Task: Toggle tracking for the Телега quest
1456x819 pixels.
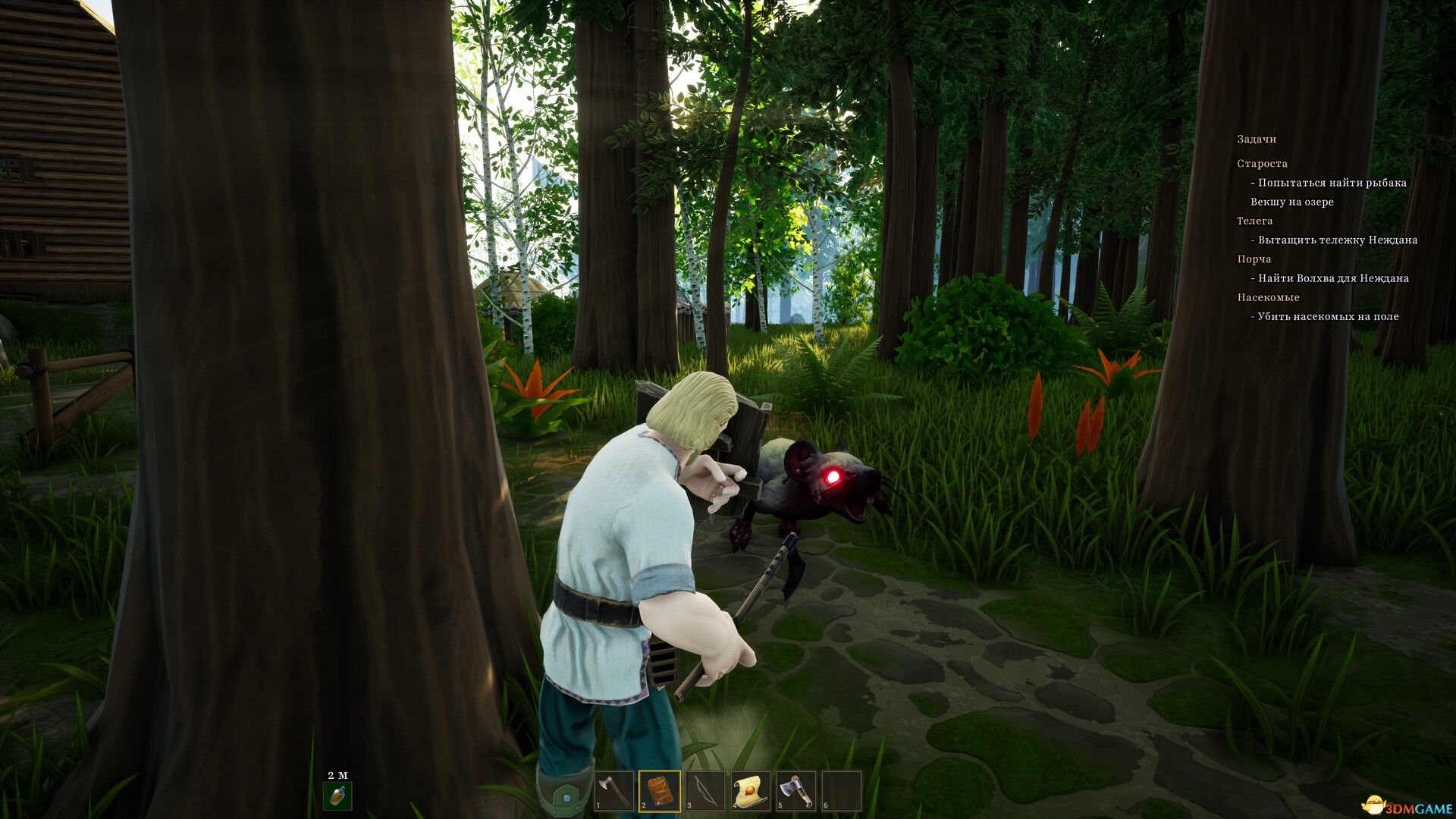Action: [x=1256, y=221]
